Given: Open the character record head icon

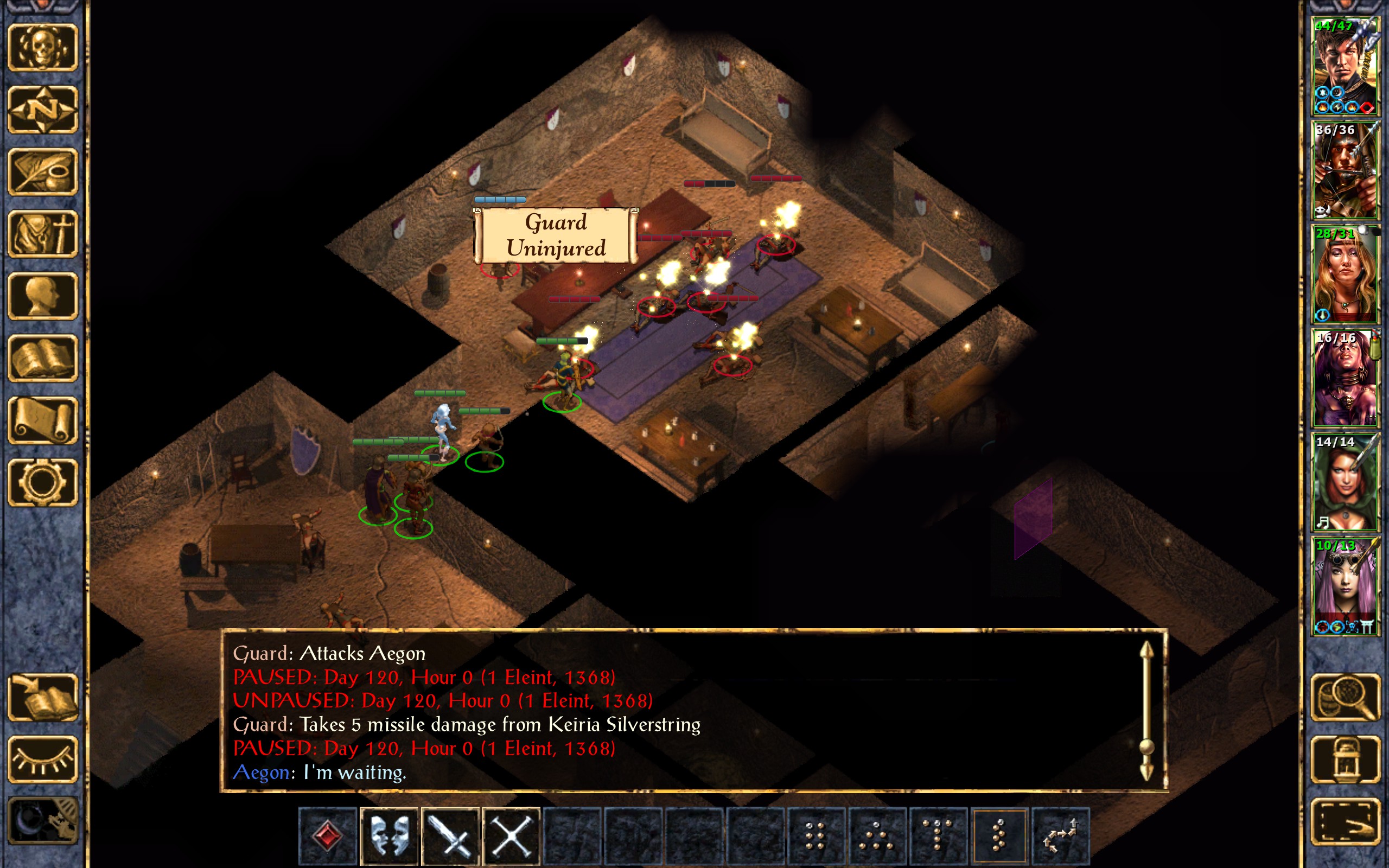Looking at the screenshot, I should 43,296.
